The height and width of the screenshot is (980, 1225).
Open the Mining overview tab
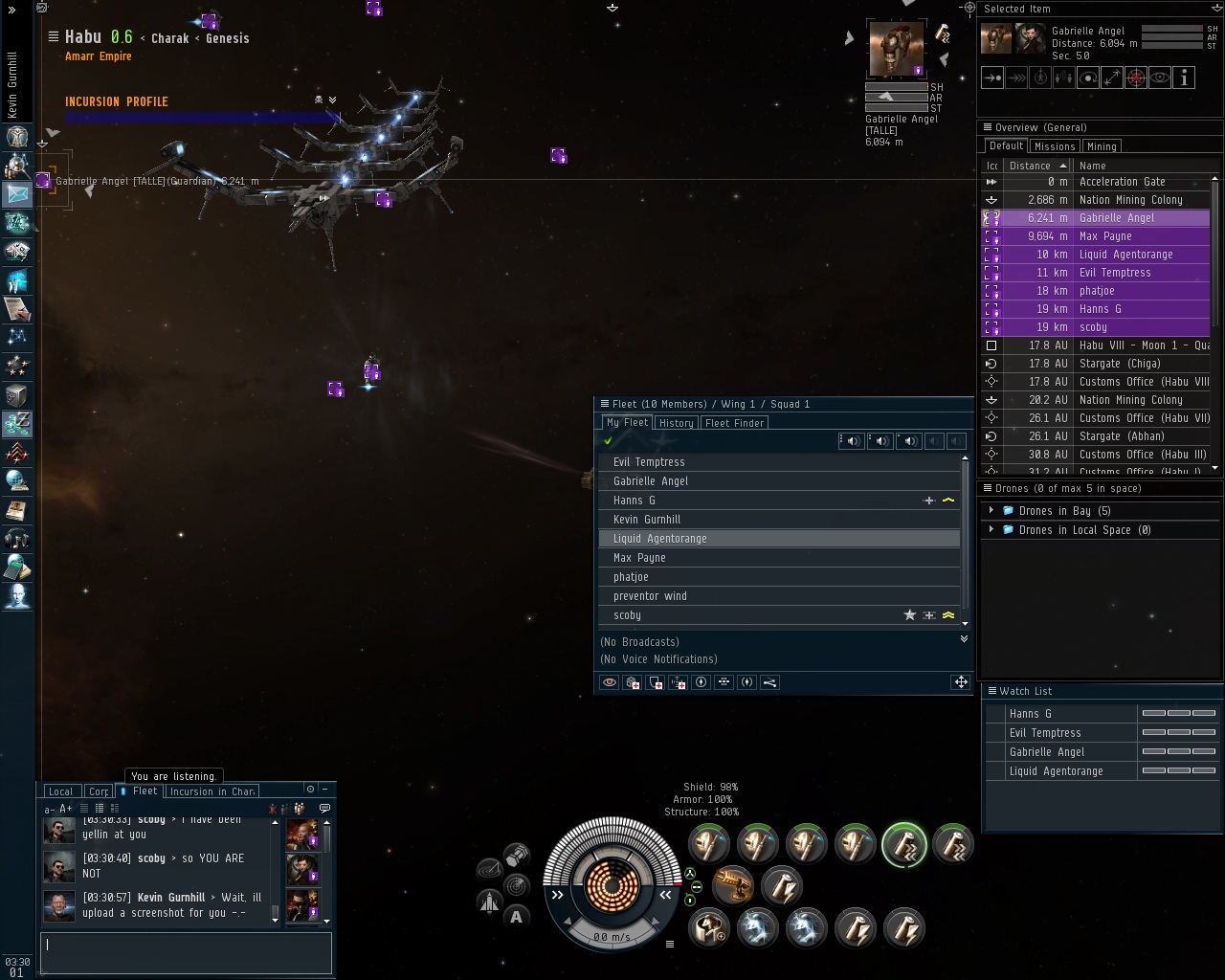pyautogui.click(x=1102, y=146)
